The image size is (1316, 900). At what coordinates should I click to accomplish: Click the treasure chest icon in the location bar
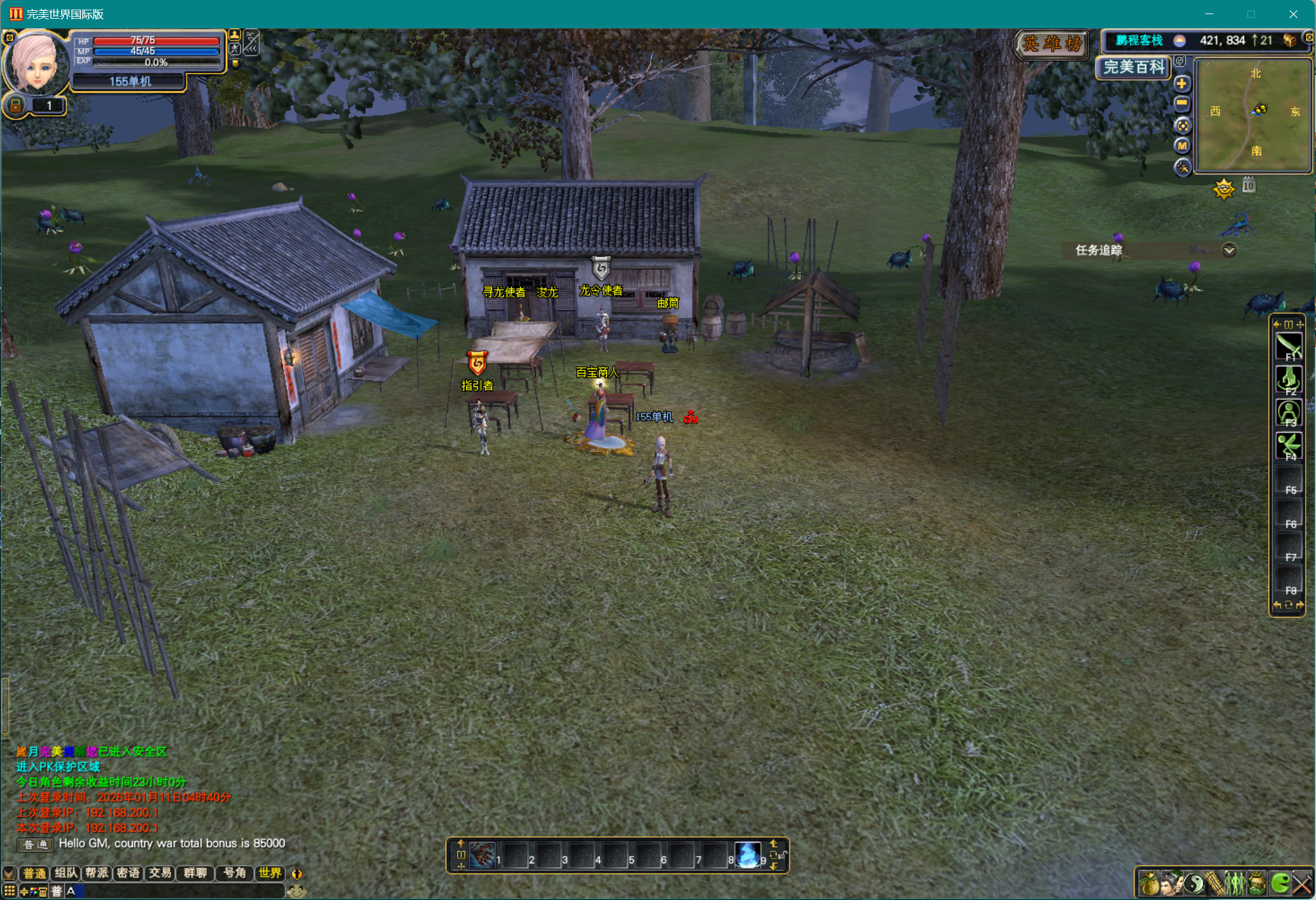tap(1289, 40)
